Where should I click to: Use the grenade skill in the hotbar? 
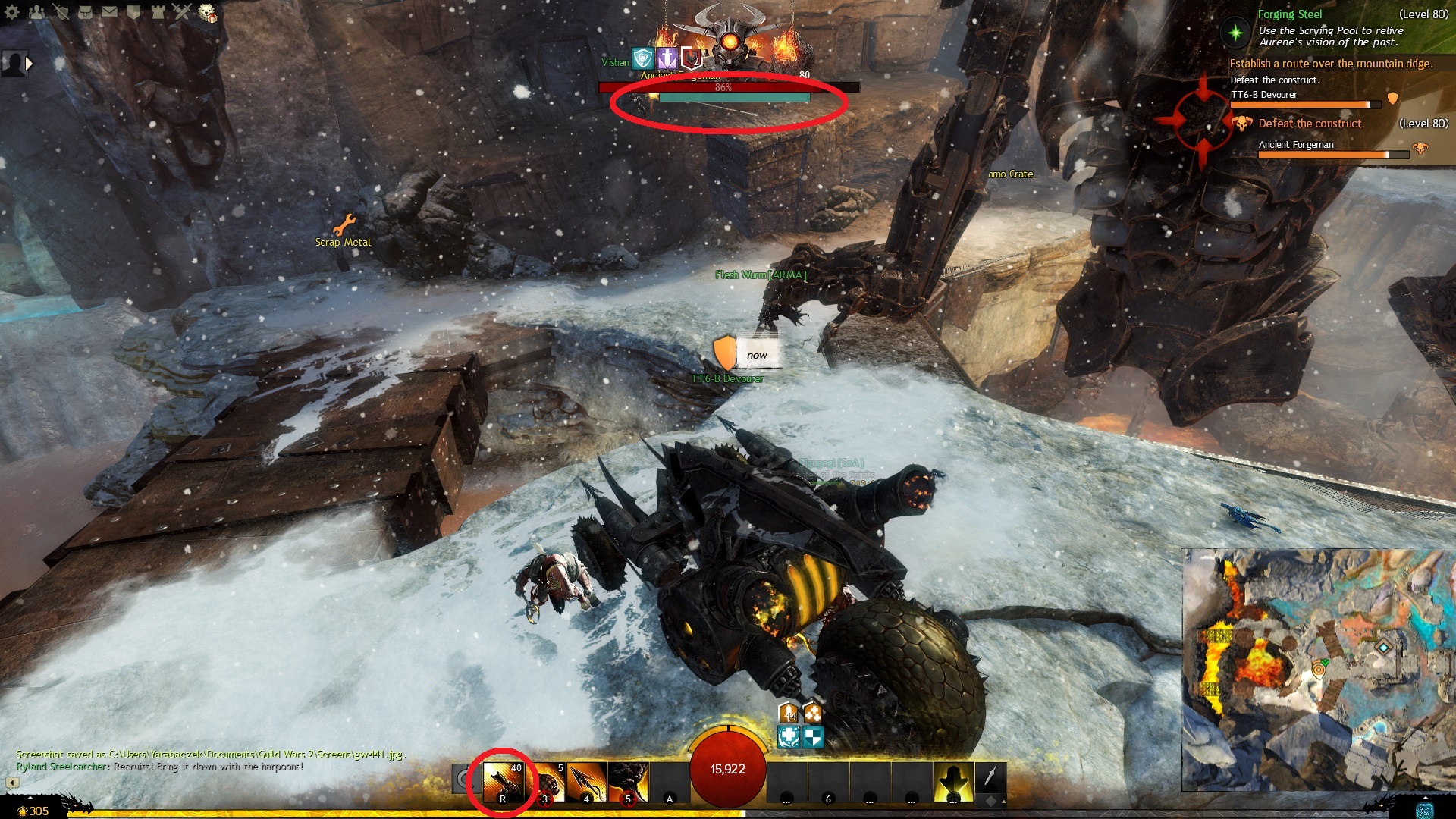click(x=546, y=783)
